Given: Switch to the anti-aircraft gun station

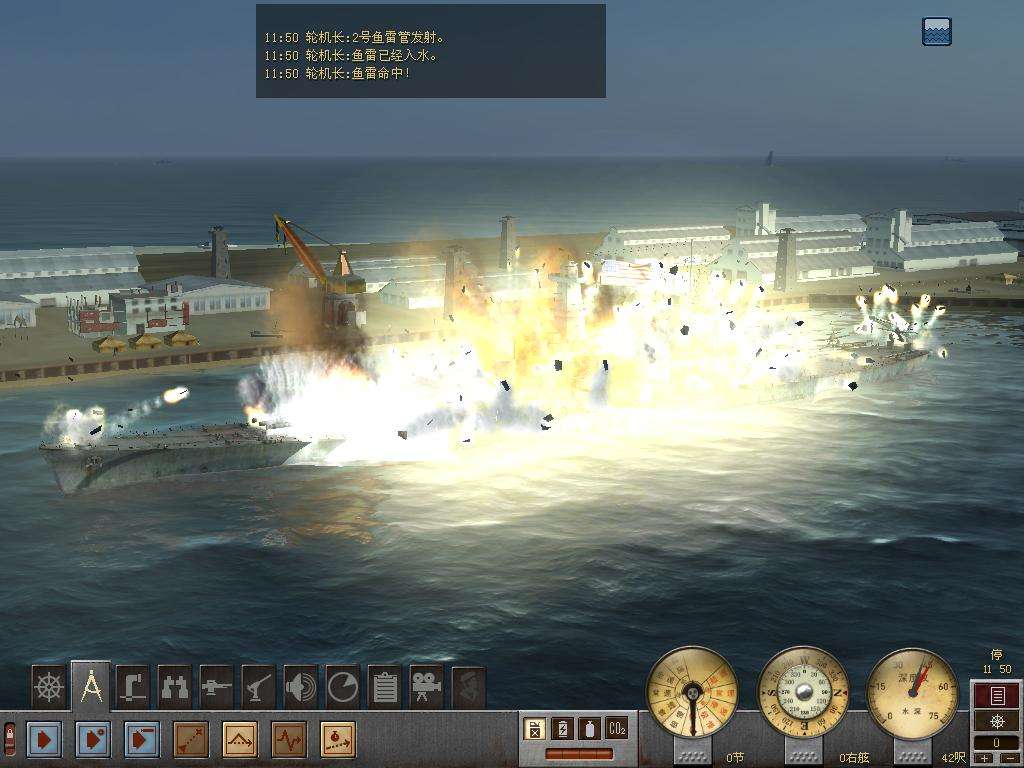Looking at the screenshot, I should [x=258, y=687].
